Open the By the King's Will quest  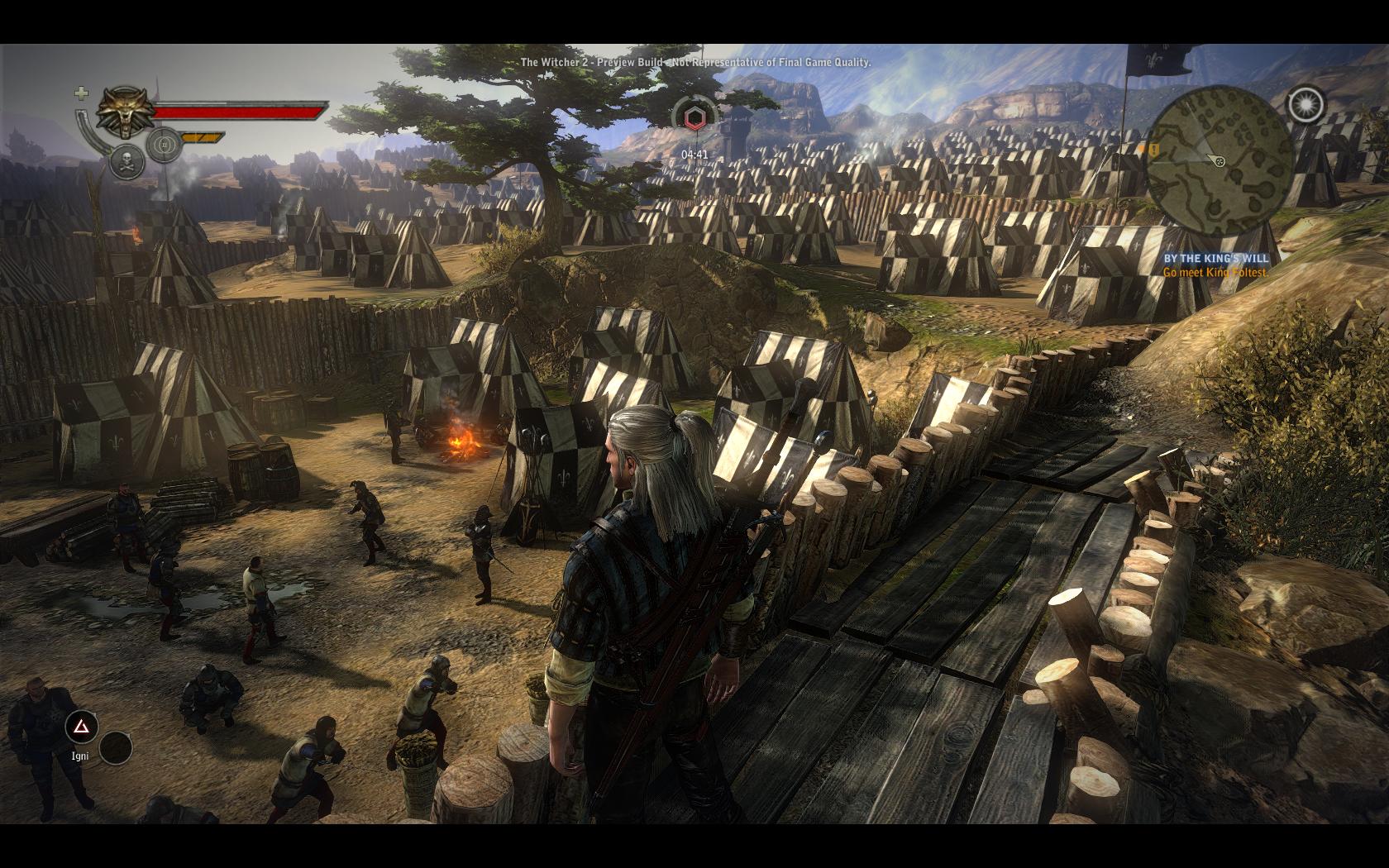click(x=1215, y=259)
